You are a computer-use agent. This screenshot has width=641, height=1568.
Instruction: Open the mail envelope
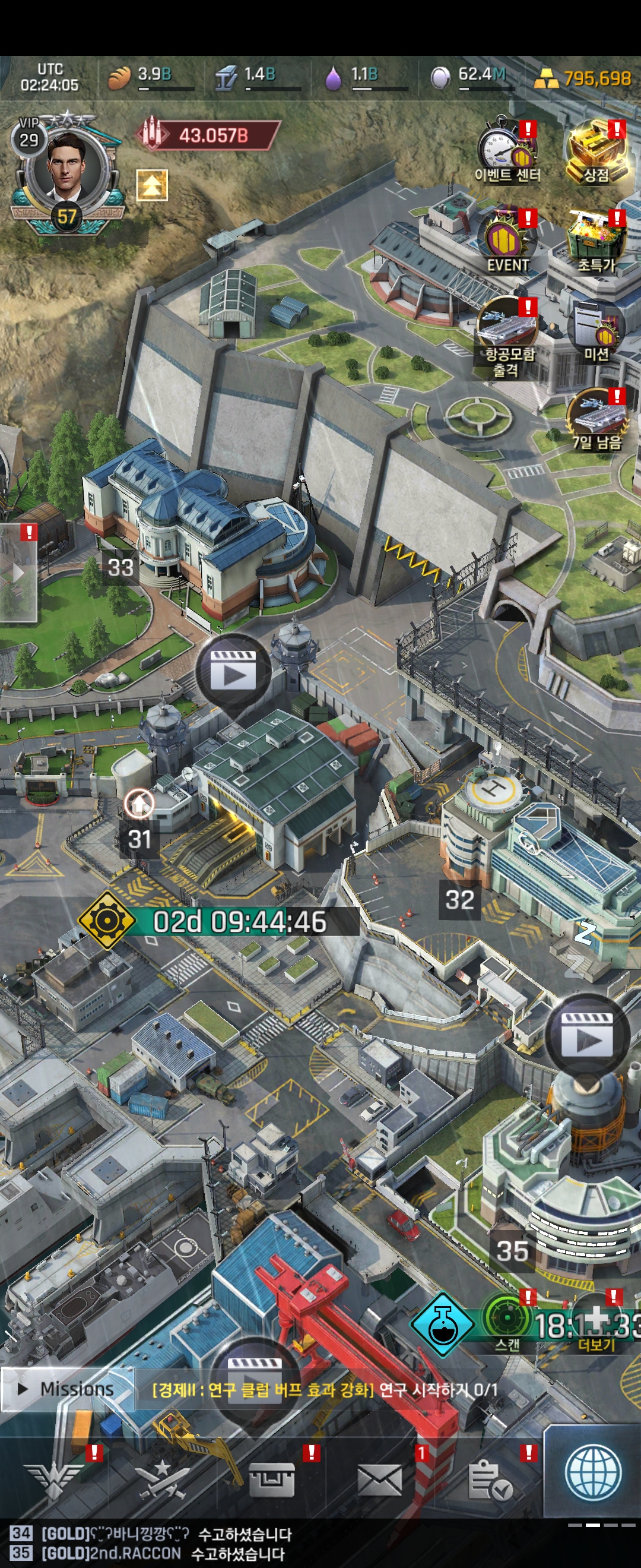click(x=379, y=1479)
